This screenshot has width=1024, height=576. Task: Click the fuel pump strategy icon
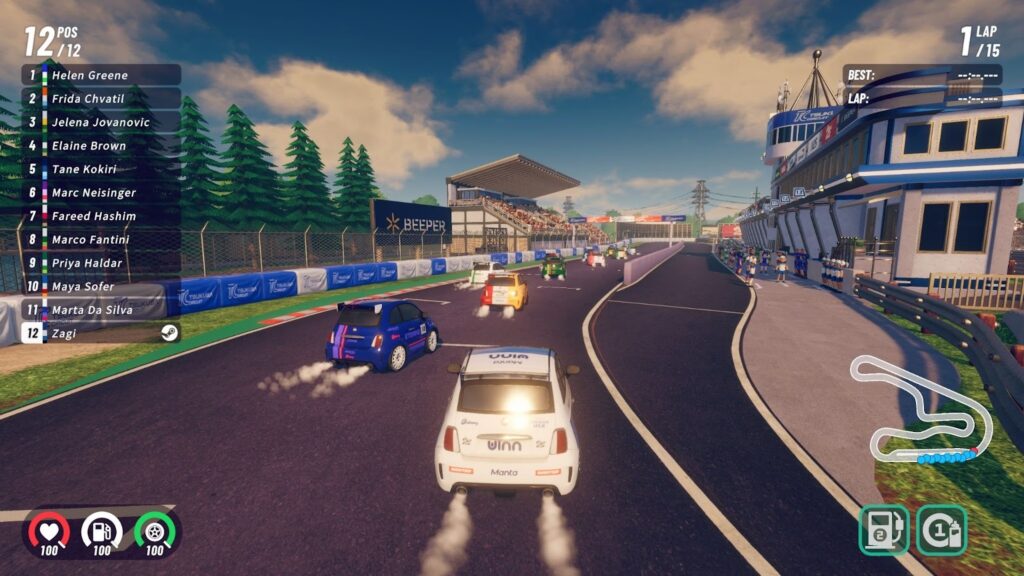coord(883,529)
